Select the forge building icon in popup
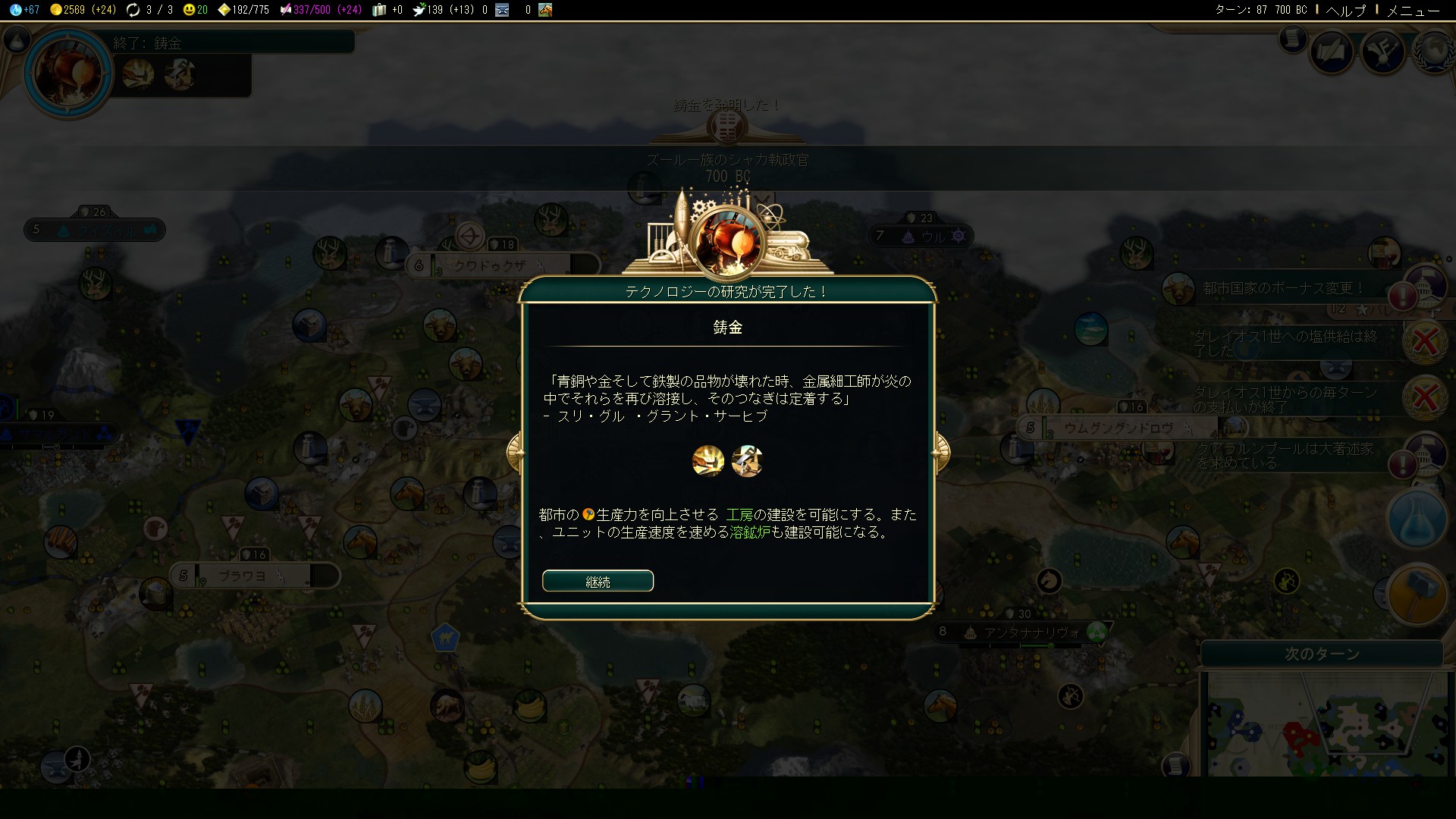The width and height of the screenshot is (1456, 819). pos(747,461)
